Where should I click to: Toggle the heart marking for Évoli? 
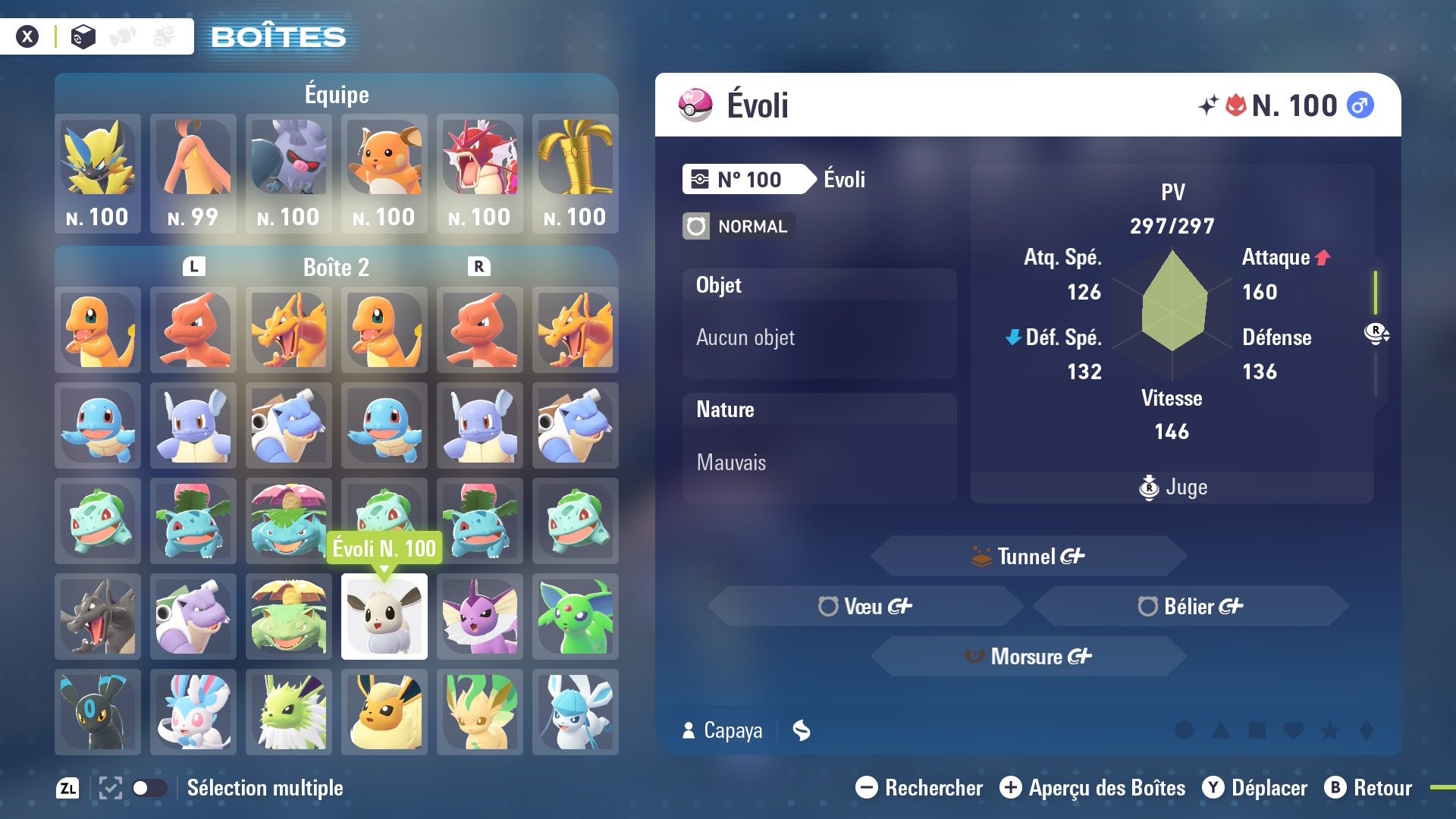[x=1293, y=730]
